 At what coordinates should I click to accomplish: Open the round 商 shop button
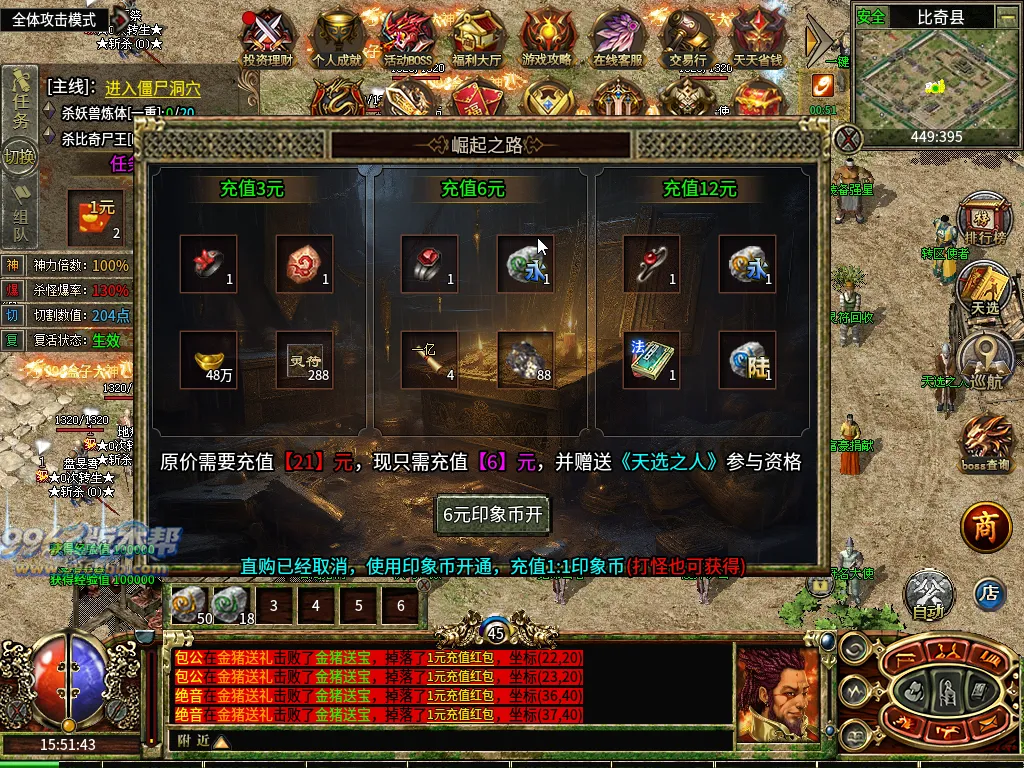tap(986, 526)
